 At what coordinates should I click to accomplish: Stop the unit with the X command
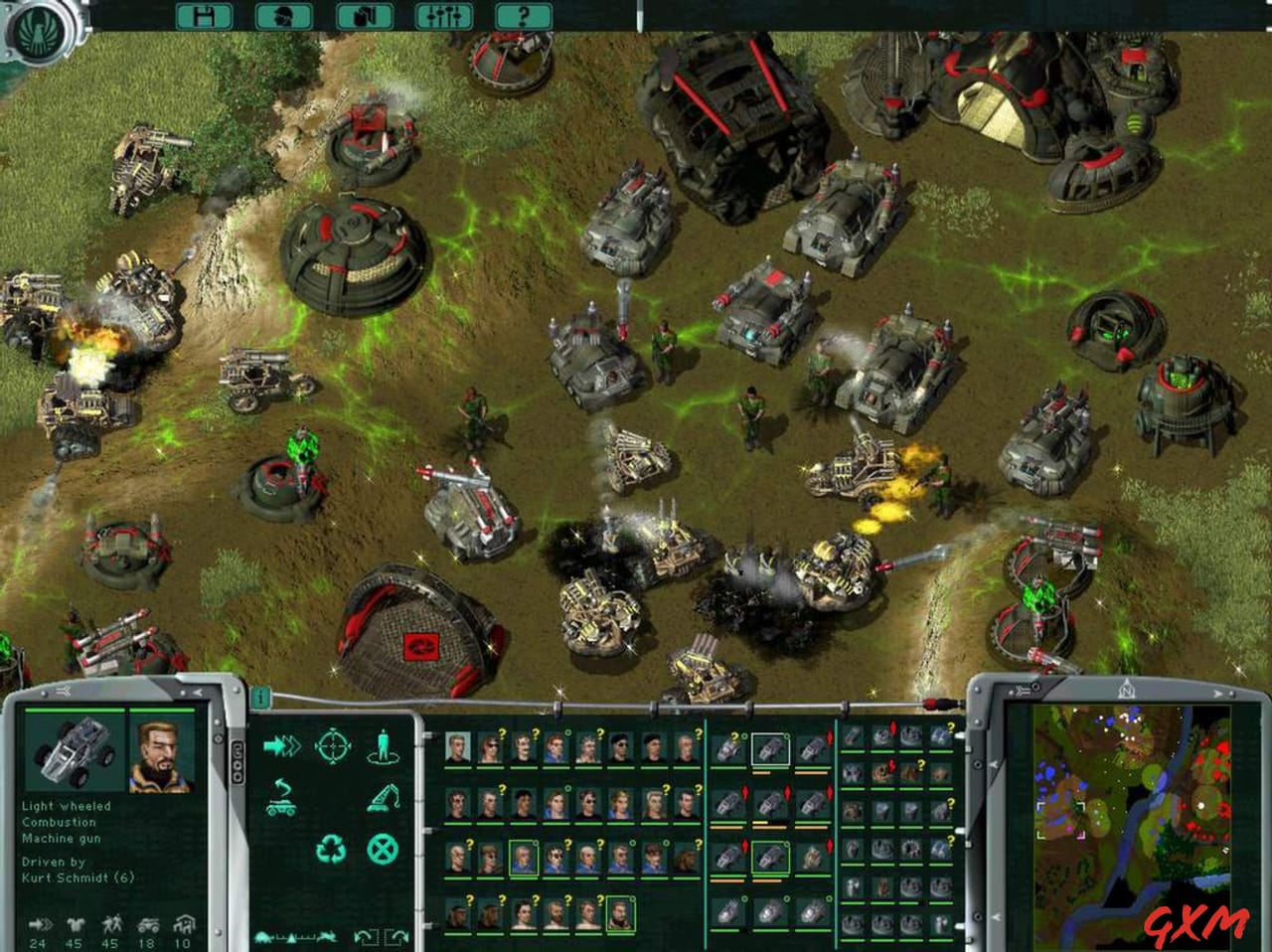coord(384,851)
